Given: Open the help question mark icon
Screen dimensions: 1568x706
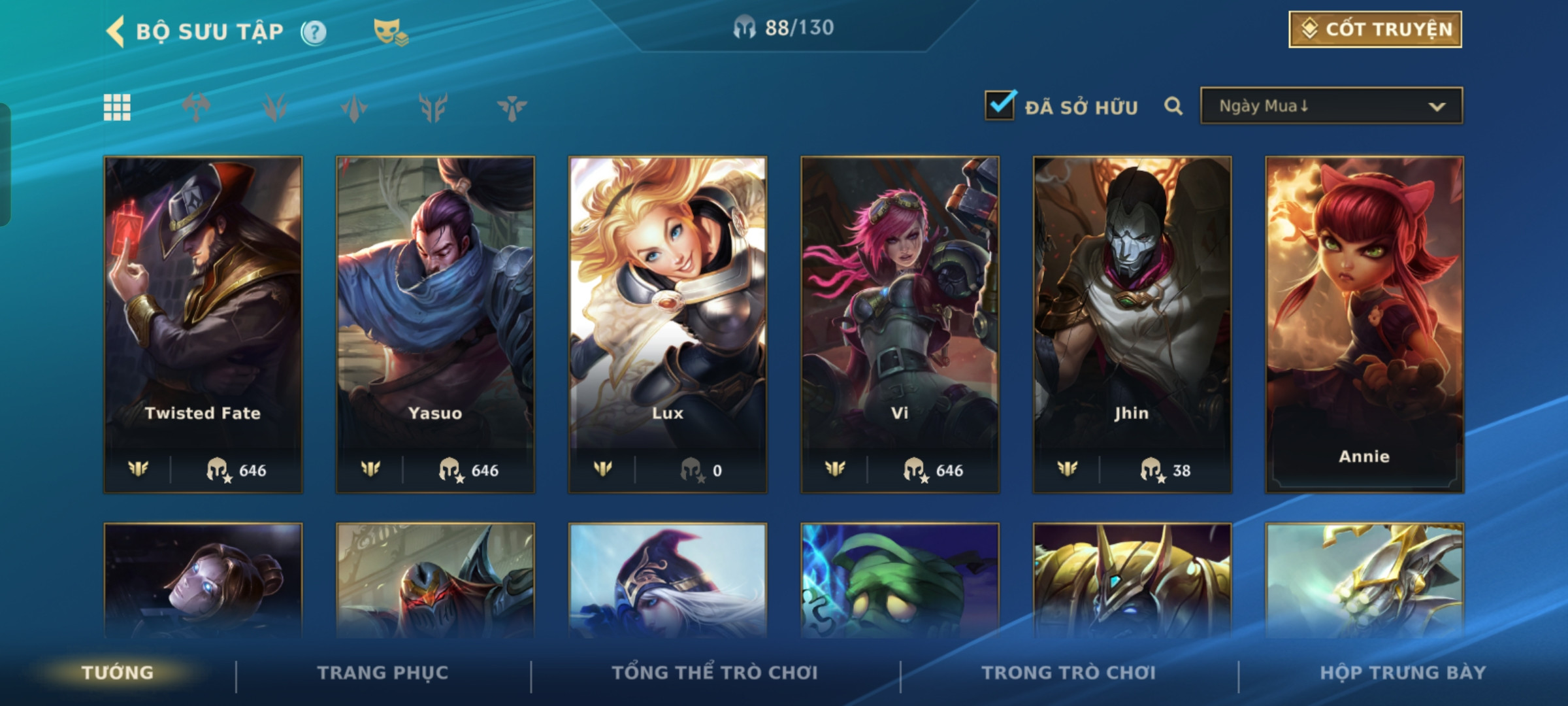Looking at the screenshot, I should pos(314,32).
